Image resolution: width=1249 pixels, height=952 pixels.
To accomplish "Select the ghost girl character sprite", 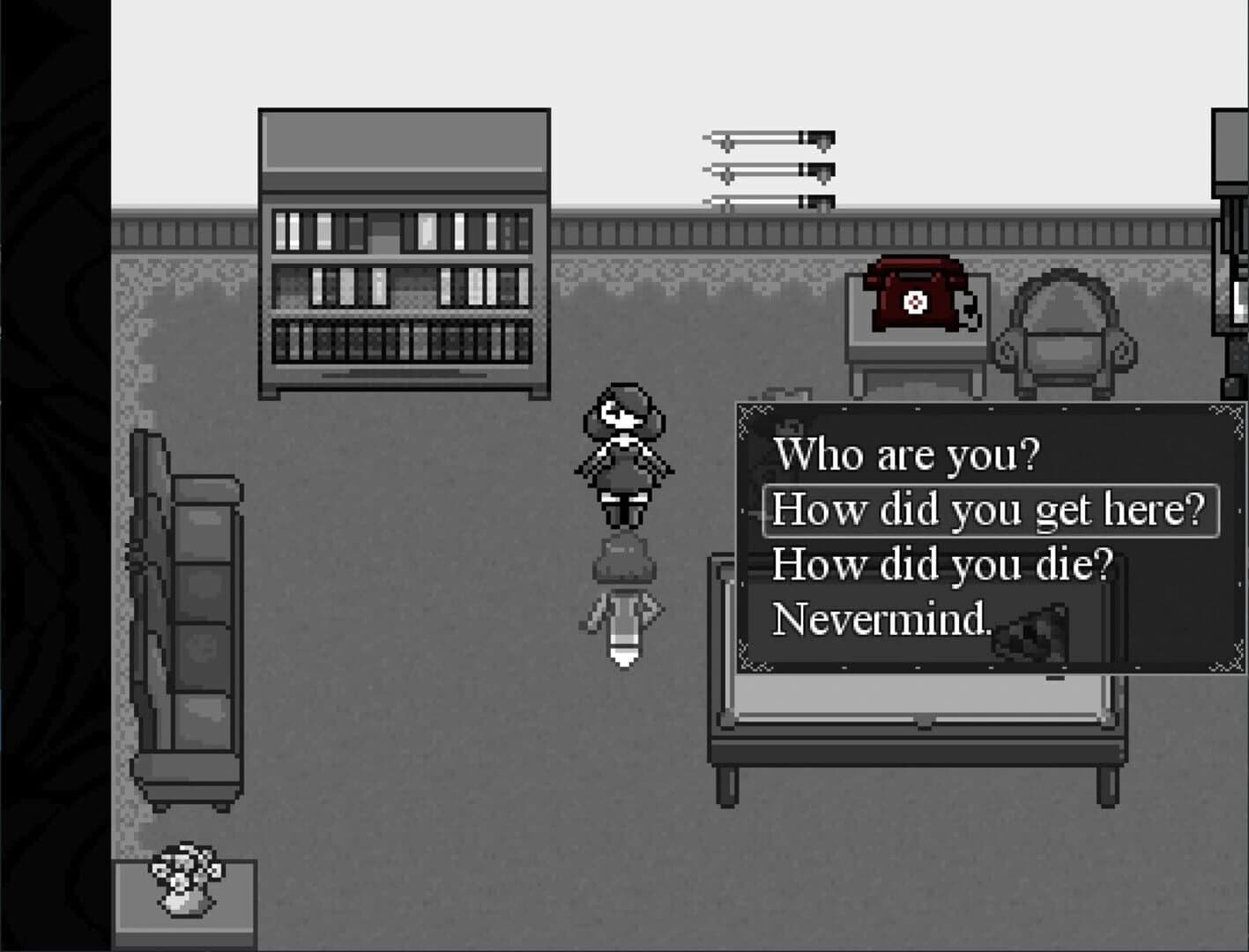I will point(626,450).
